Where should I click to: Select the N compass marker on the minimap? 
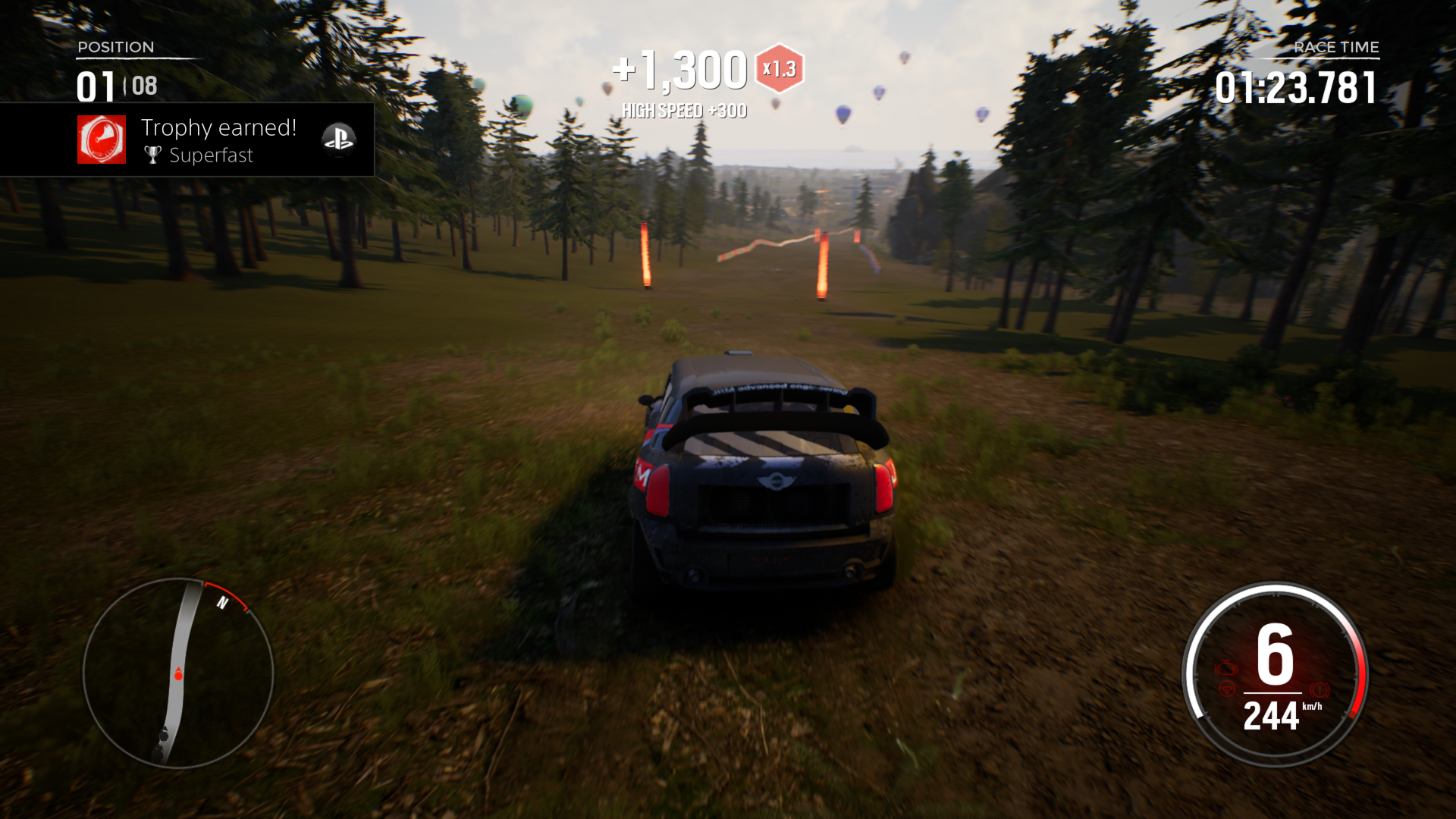pyautogui.click(x=222, y=602)
